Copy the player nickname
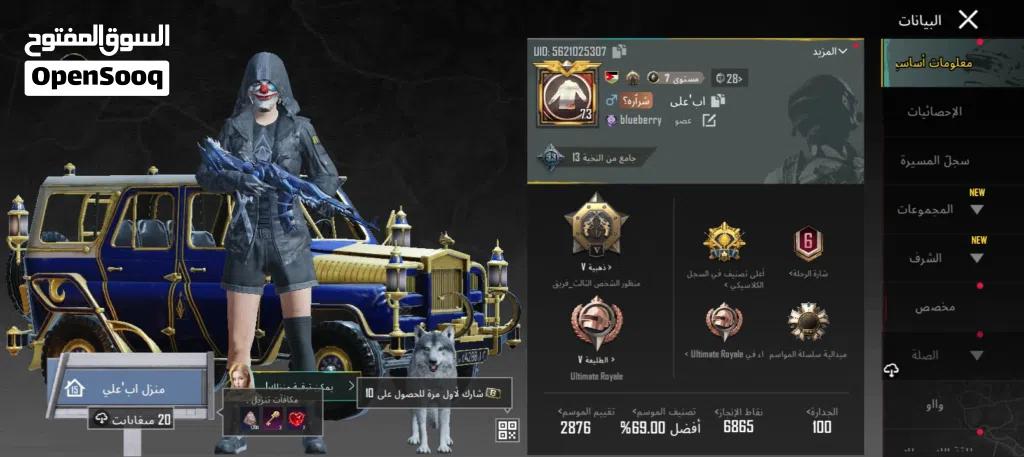Screen dimensions: 1024x457 [x=717, y=100]
